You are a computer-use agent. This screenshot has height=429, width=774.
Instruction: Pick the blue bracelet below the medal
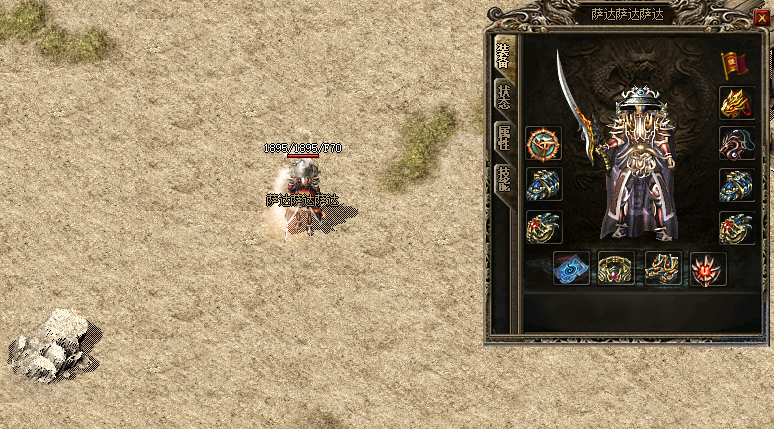544,185
